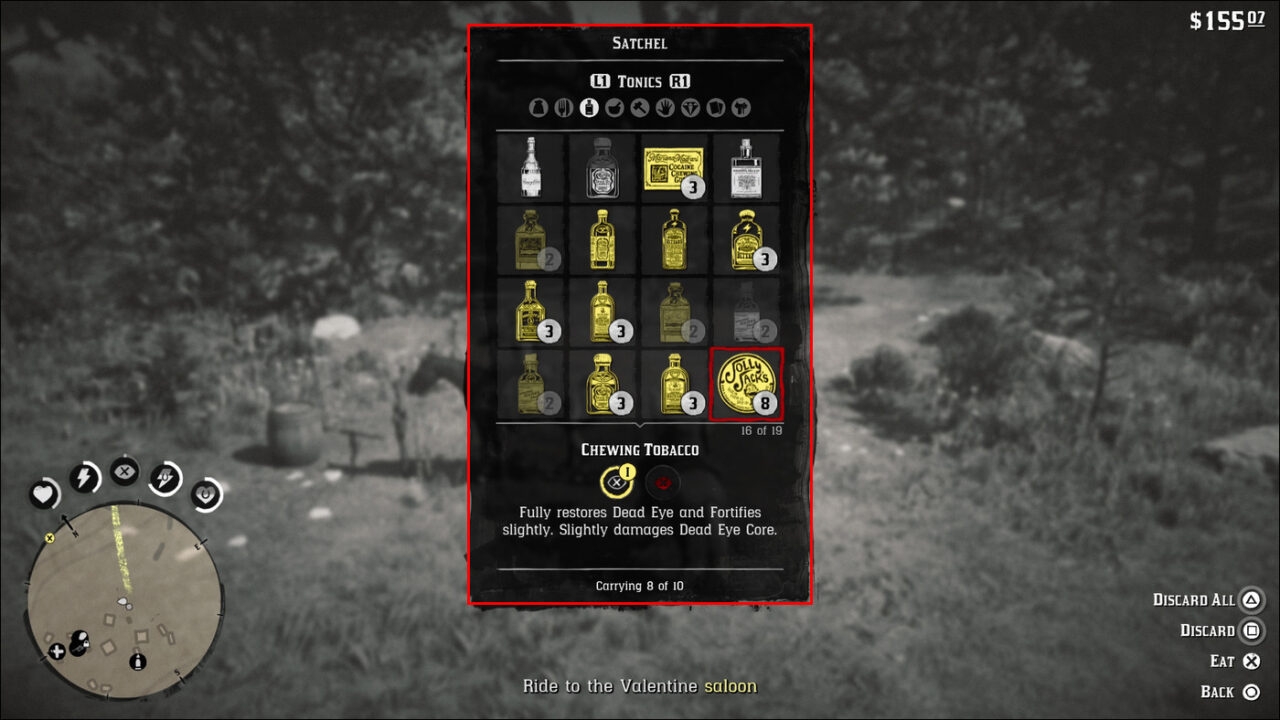The image size is (1280, 720).
Task: Click the heart Health core icon
Action: [x=44, y=494]
